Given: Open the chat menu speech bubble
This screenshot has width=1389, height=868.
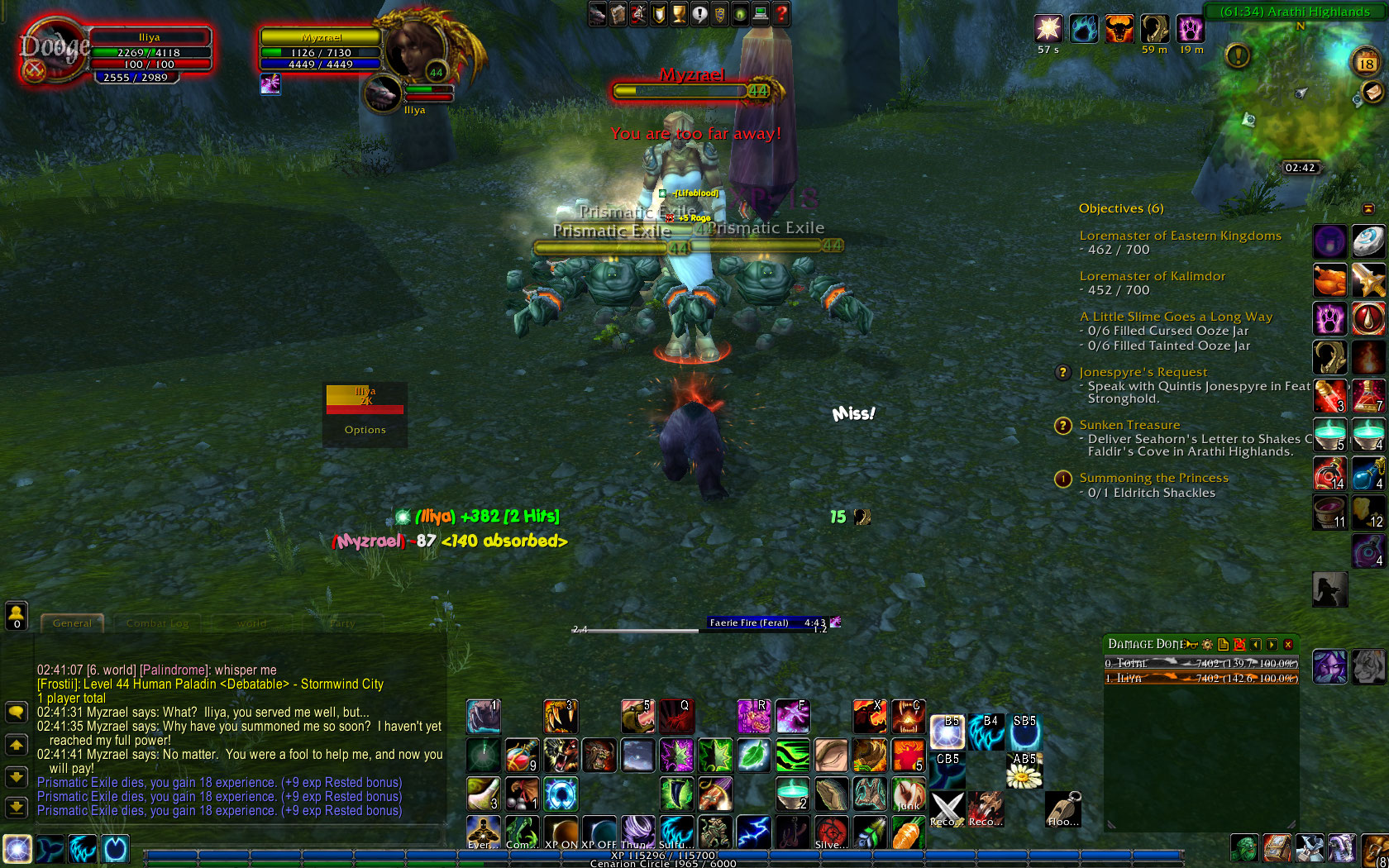Looking at the screenshot, I should [16, 712].
